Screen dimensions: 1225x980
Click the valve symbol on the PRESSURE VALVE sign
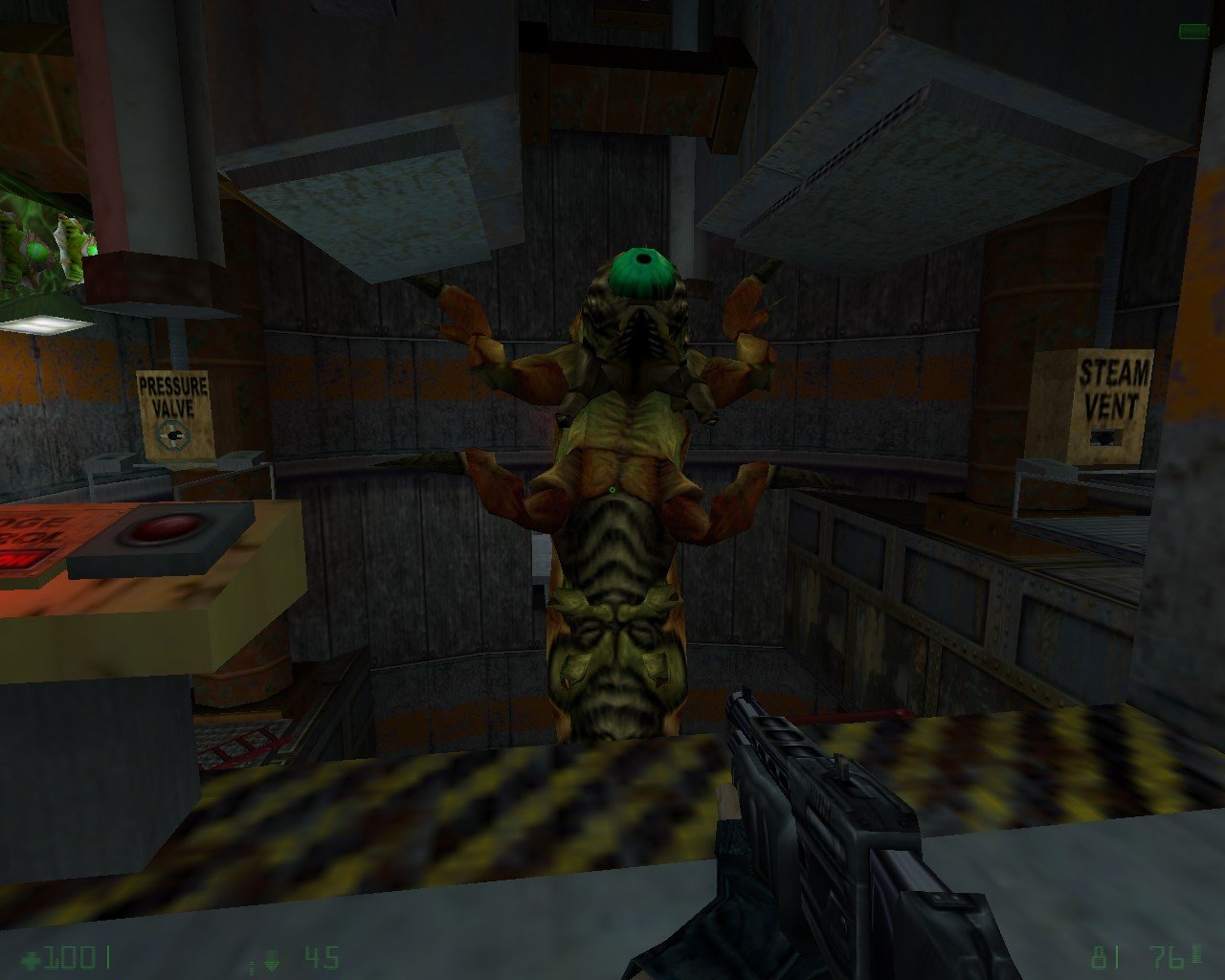(x=175, y=434)
